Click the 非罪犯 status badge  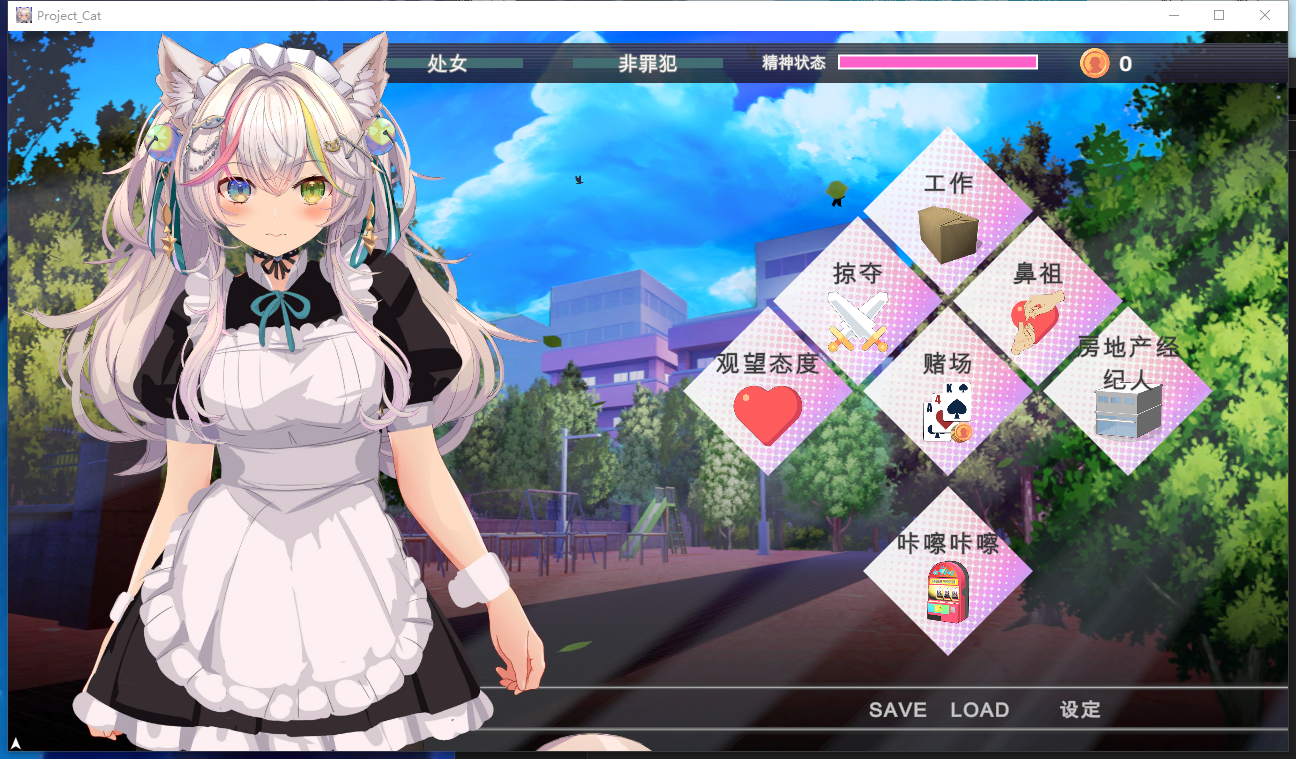tap(648, 63)
